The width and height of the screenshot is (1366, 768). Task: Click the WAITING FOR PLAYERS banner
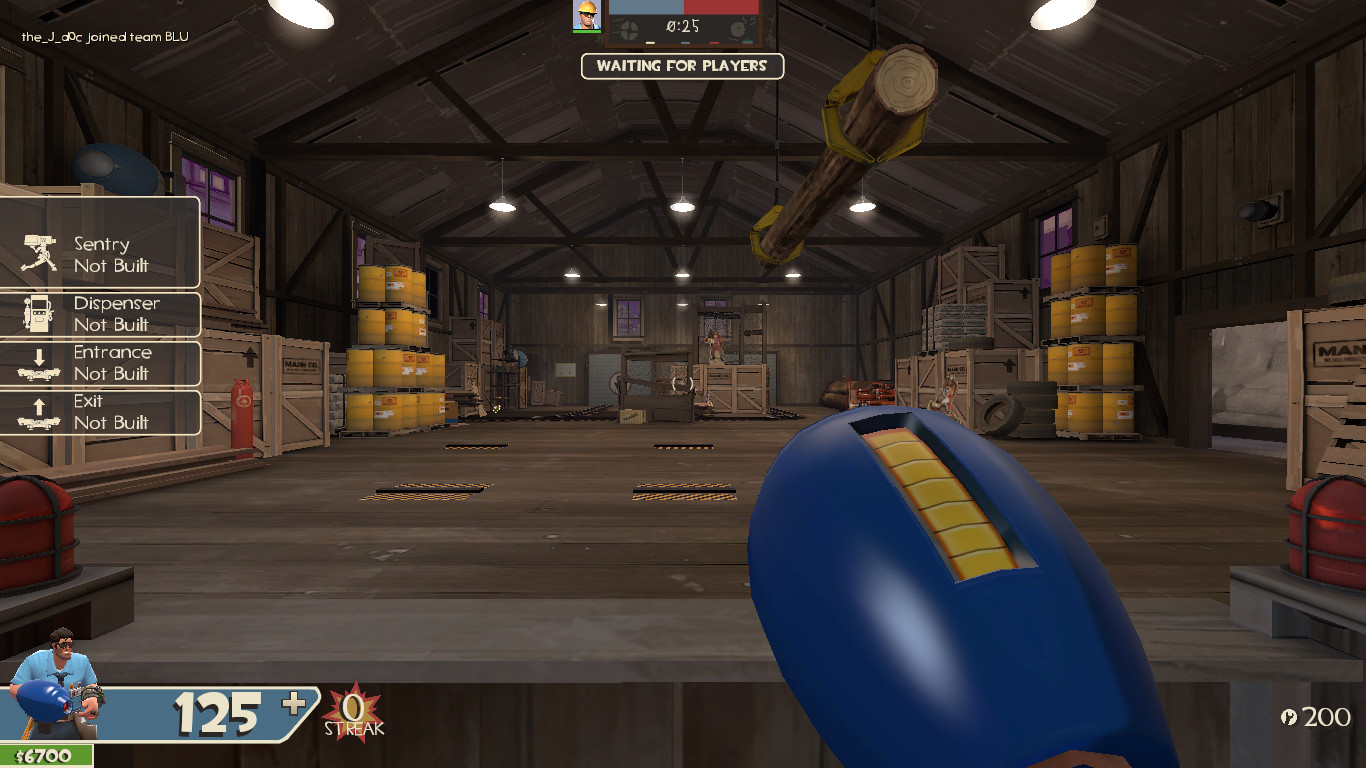point(683,67)
